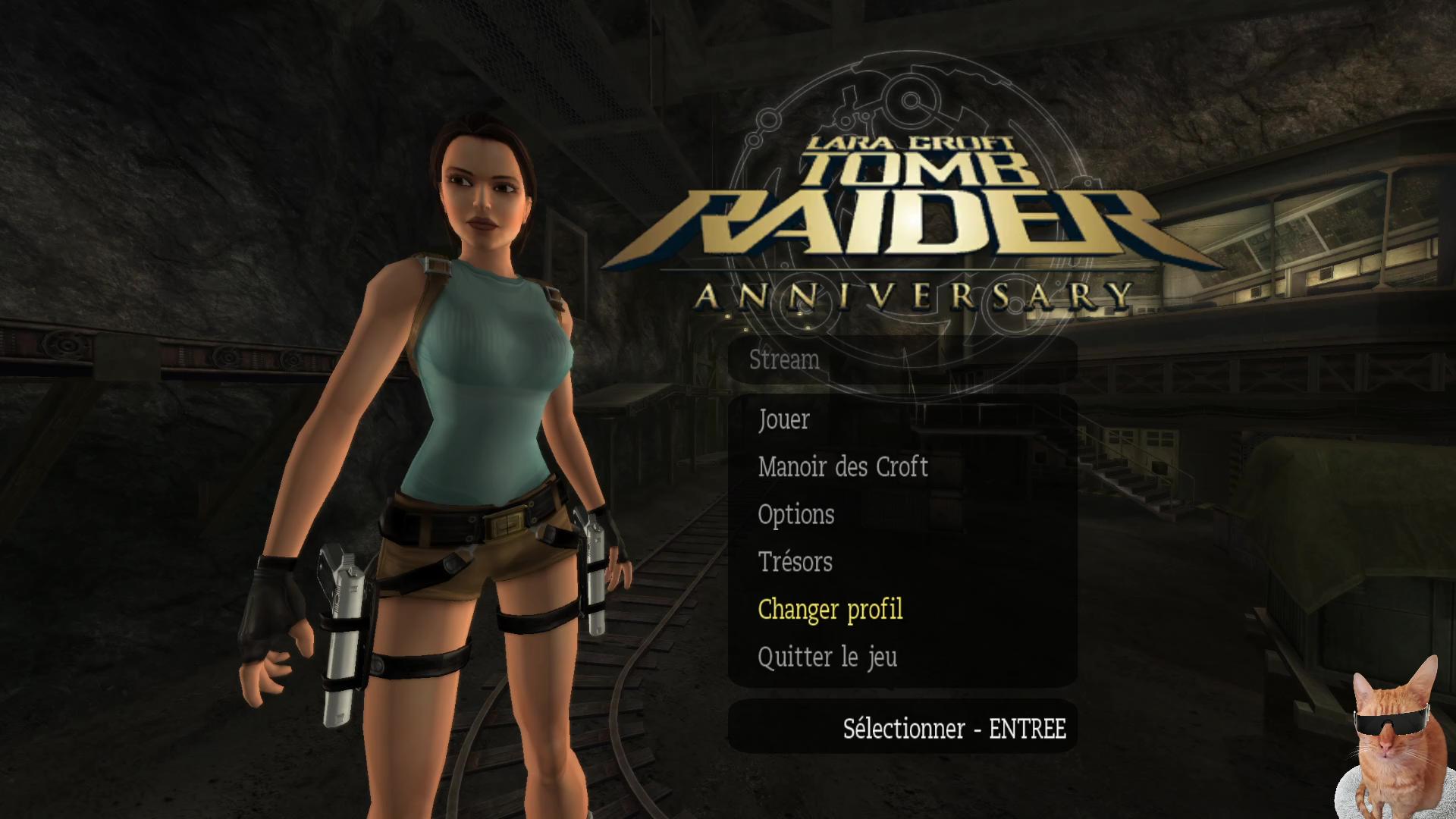Click the highlighted Changer profil entry
1456x819 pixels.
pyautogui.click(x=830, y=609)
